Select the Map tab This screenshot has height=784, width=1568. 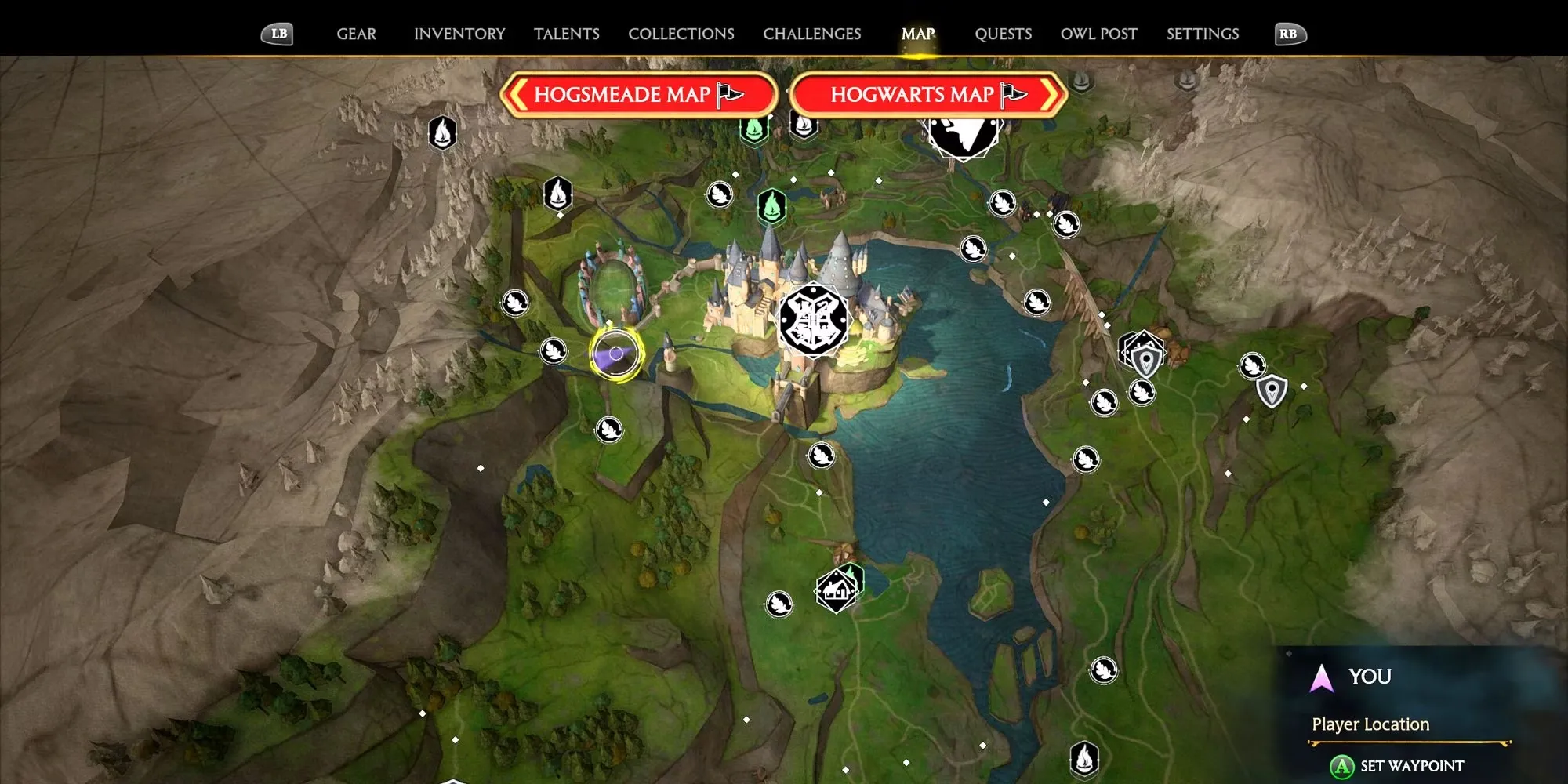918,34
